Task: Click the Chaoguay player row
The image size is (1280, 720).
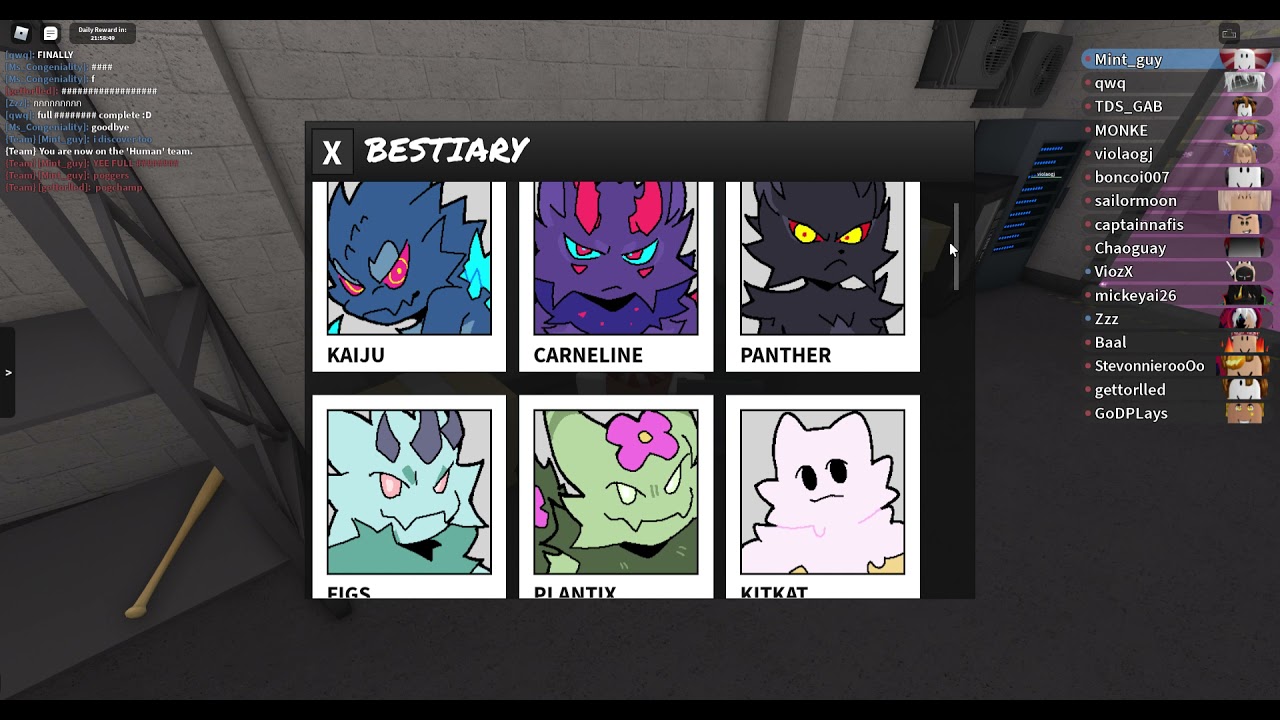Action: point(1130,248)
